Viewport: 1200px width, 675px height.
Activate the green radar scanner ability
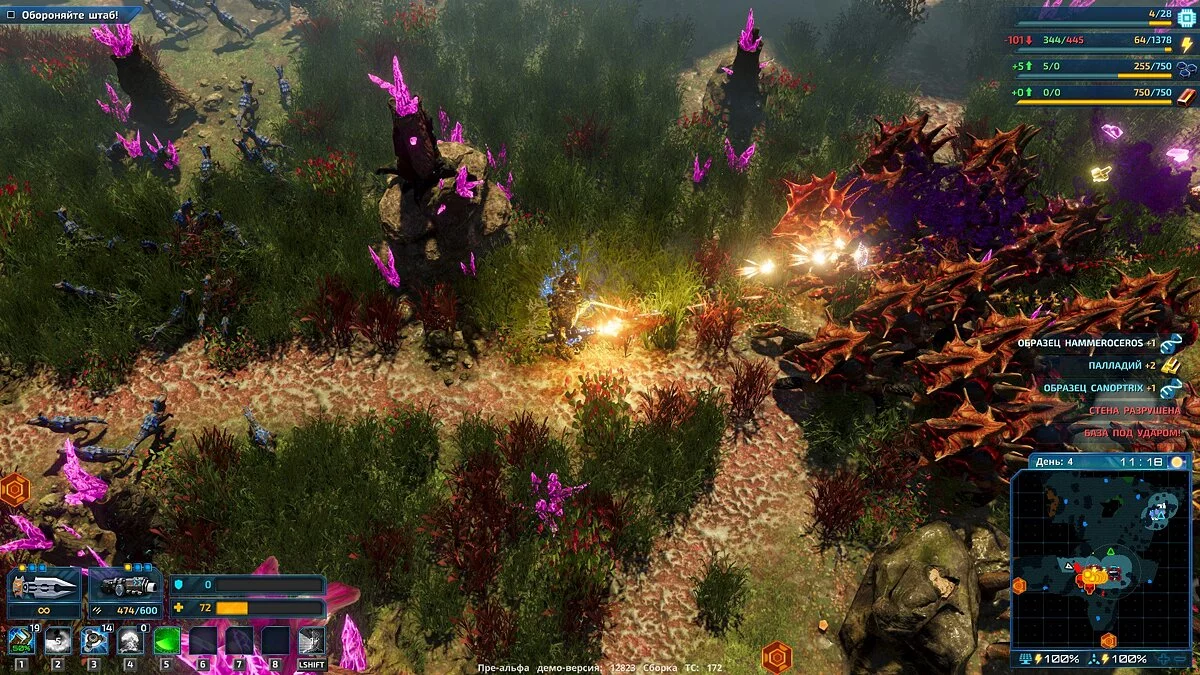pyautogui.click(x=166, y=640)
